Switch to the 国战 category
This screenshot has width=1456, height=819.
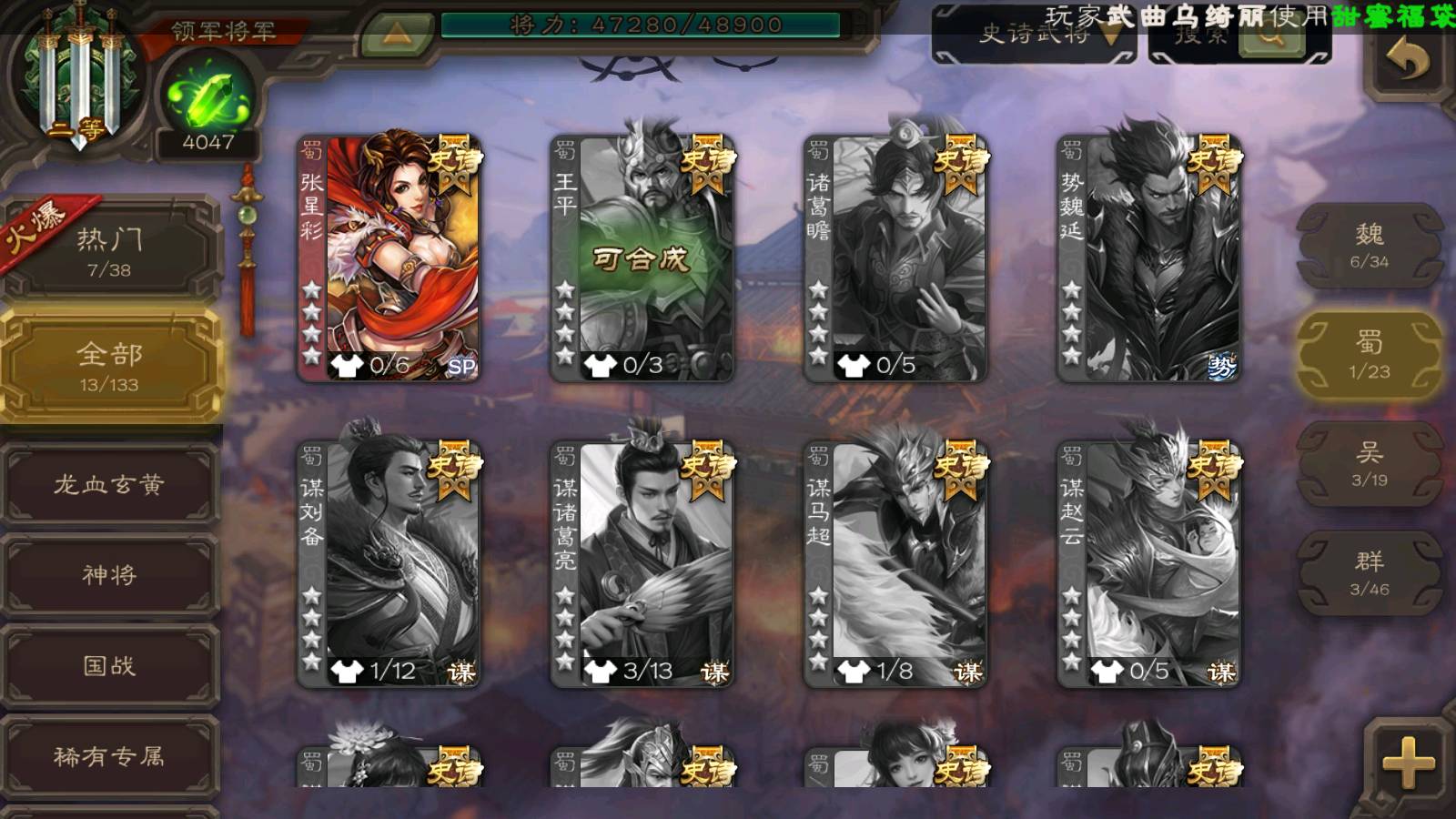click(x=109, y=666)
